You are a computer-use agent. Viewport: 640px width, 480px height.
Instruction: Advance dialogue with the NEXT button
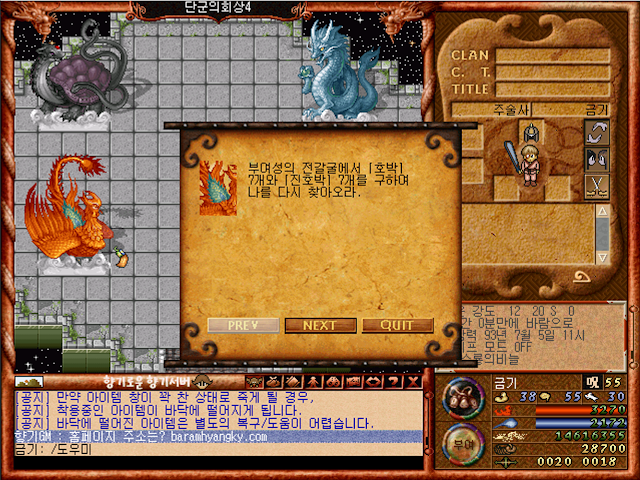(320, 325)
